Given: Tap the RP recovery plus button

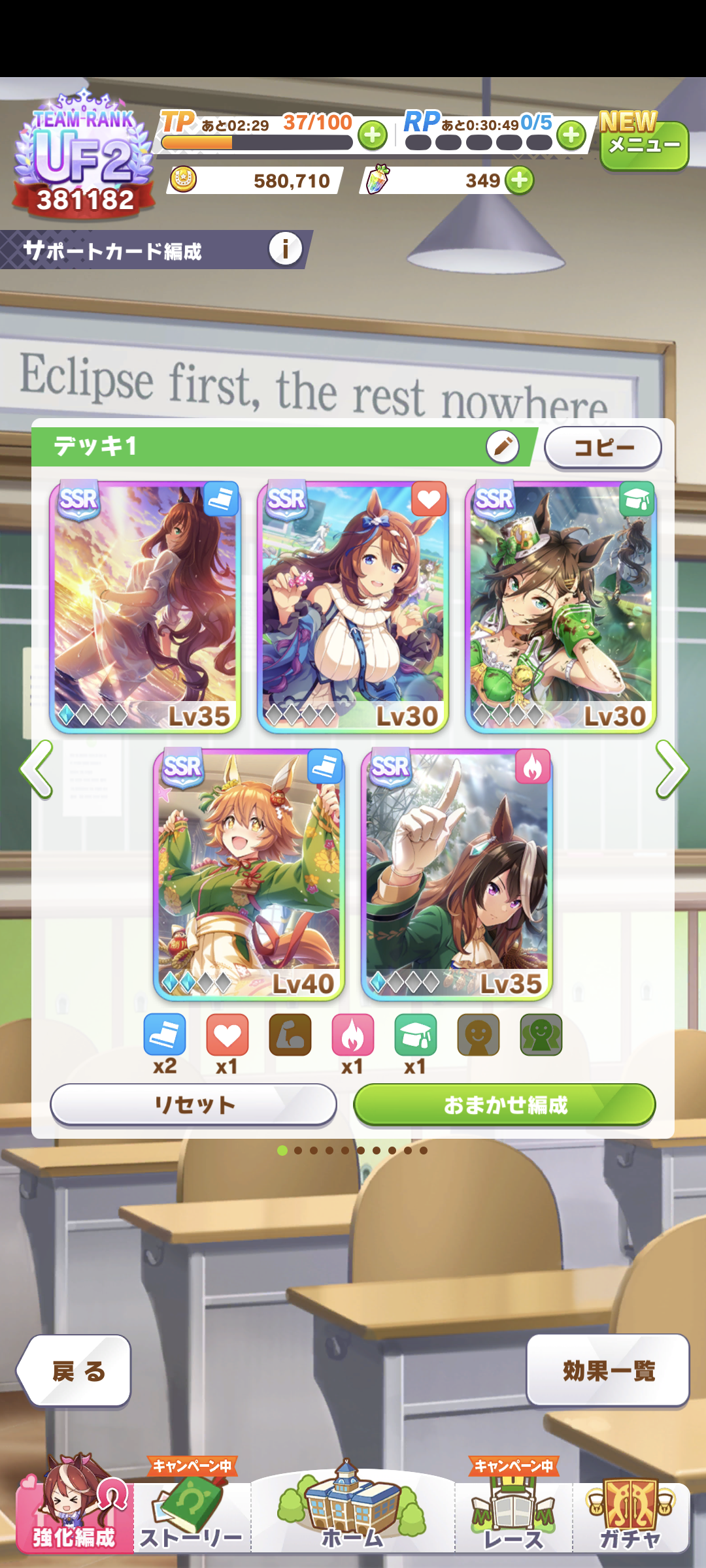Looking at the screenshot, I should coord(571,136).
